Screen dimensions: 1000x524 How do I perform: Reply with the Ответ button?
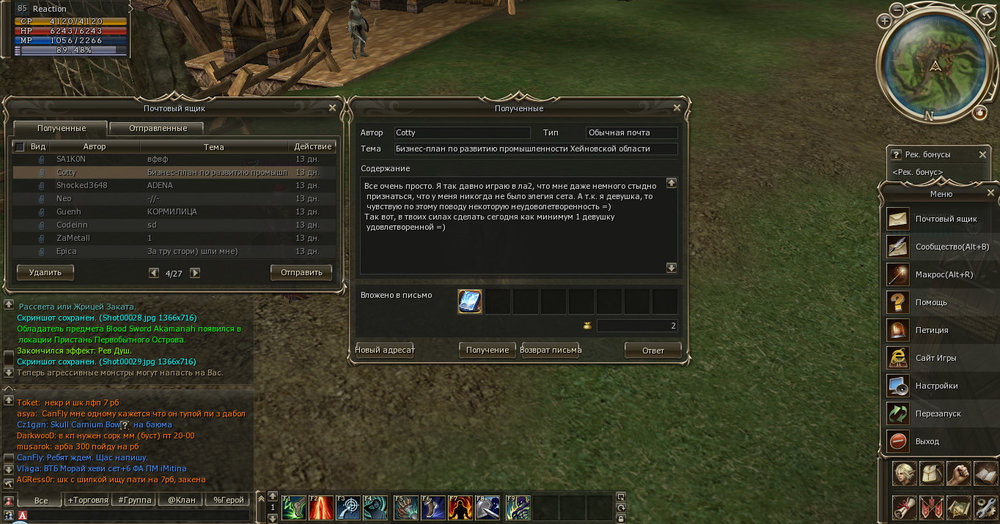pyautogui.click(x=652, y=350)
